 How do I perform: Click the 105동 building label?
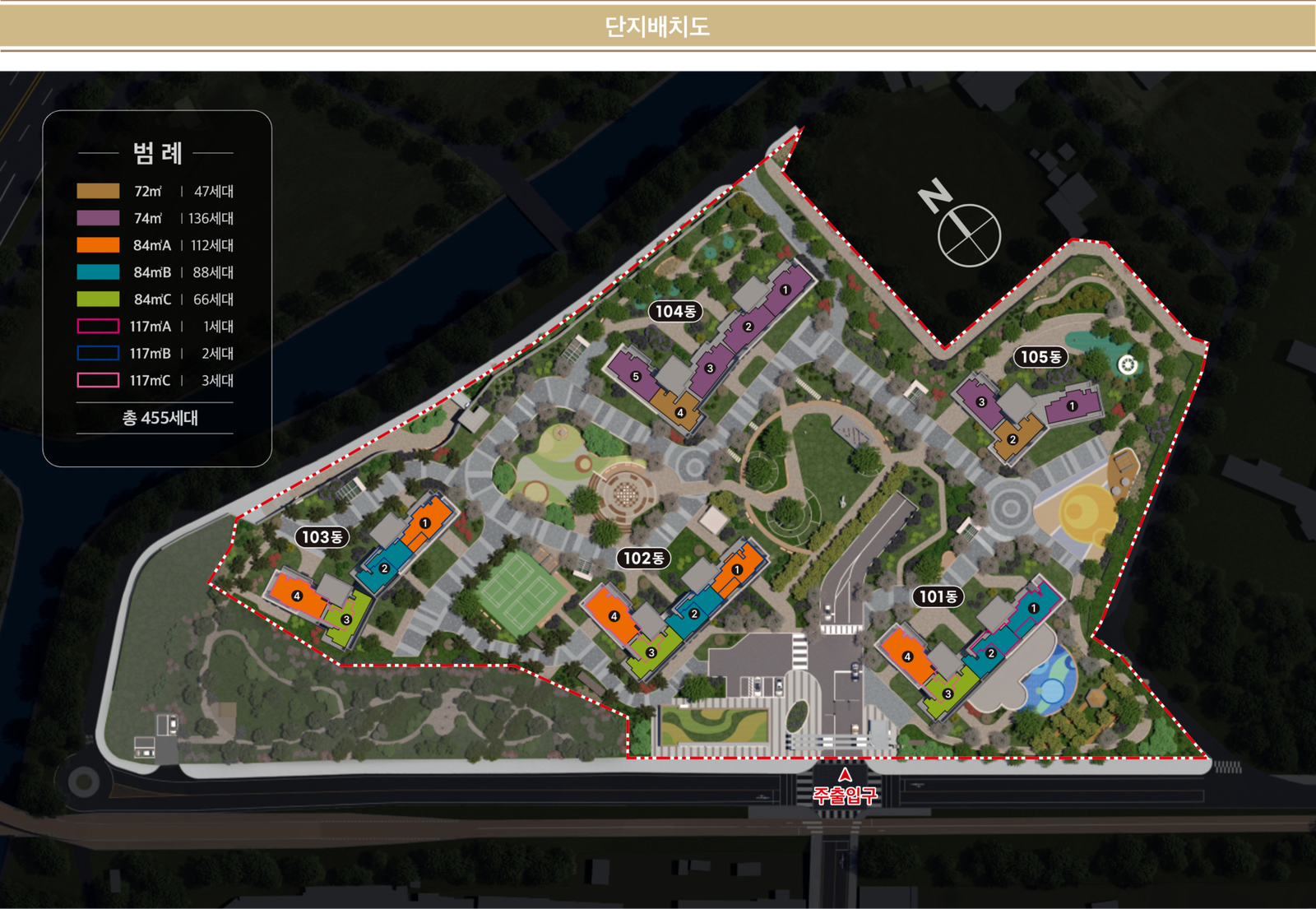coord(1040,357)
